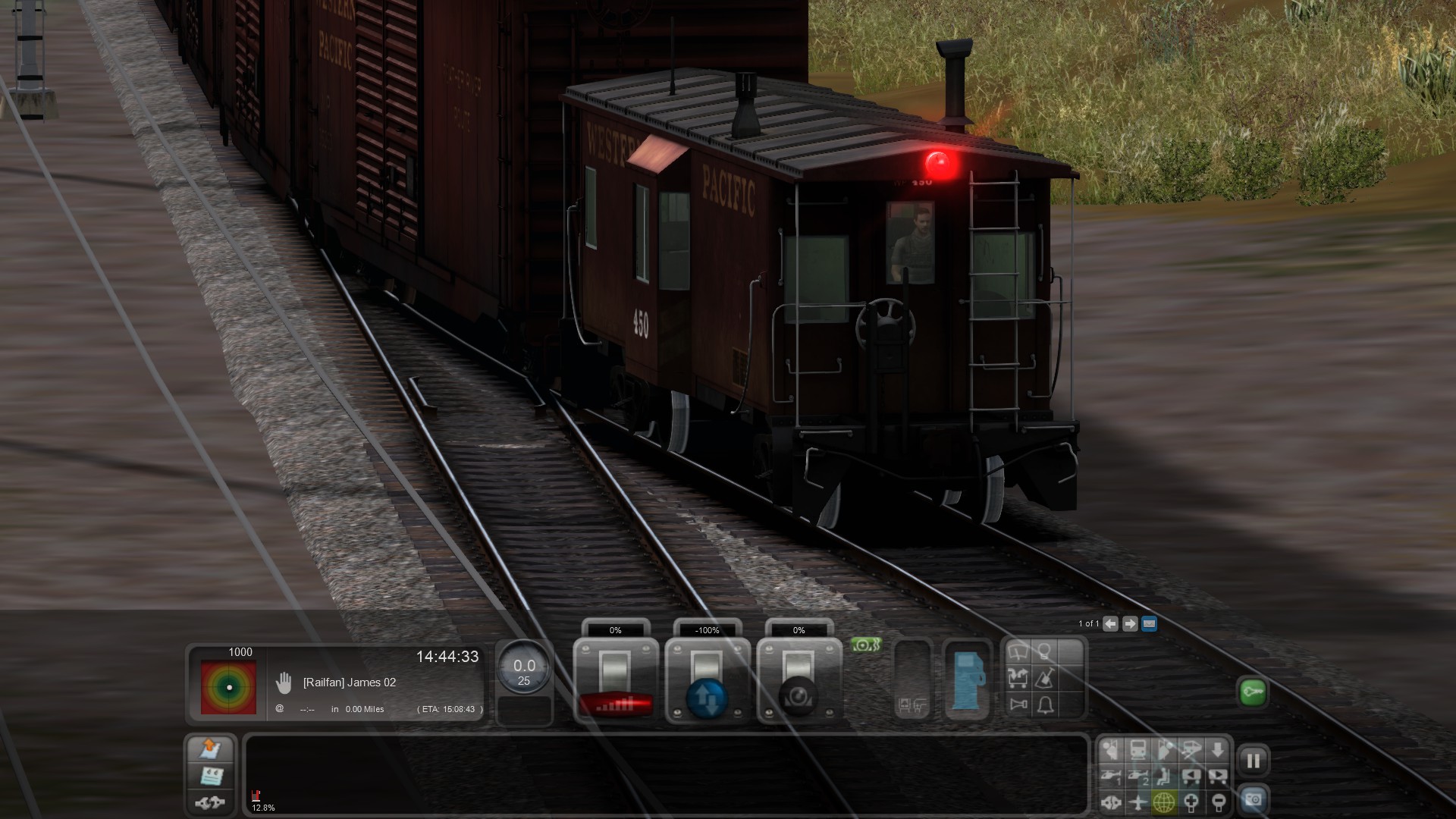Screen dimensions: 1456x819
Task: Pause the simulation with the pause button
Action: (x=1253, y=761)
